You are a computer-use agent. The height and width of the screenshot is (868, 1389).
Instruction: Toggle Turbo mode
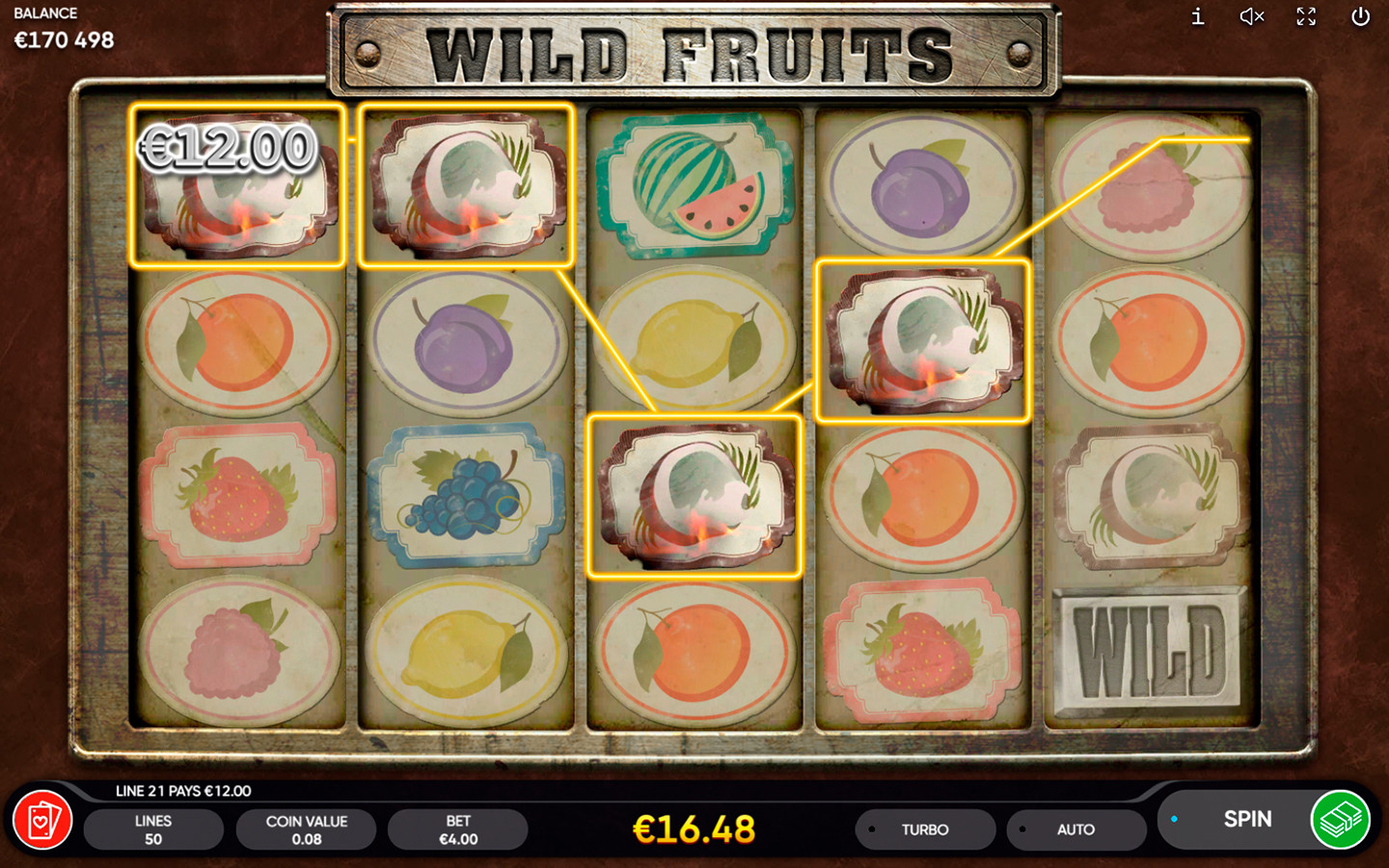[924, 829]
